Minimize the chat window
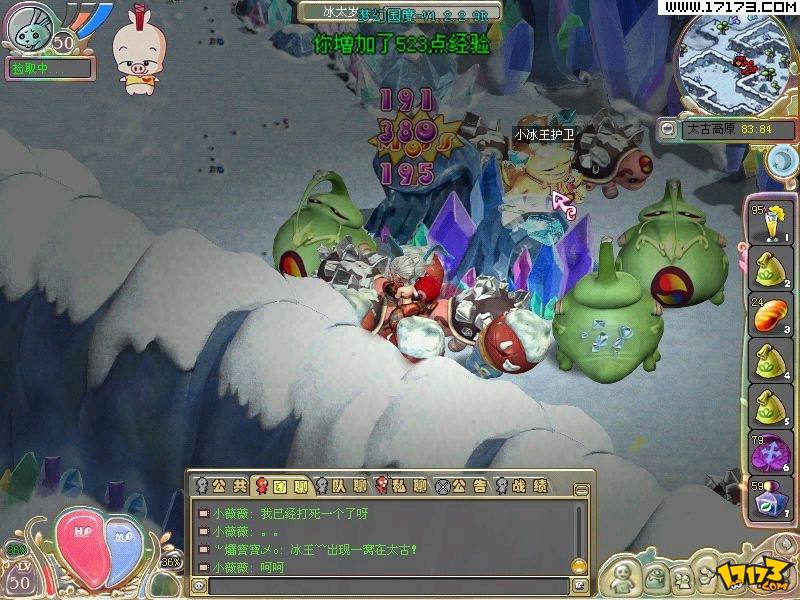The height and width of the screenshot is (600, 800). (x=580, y=488)
